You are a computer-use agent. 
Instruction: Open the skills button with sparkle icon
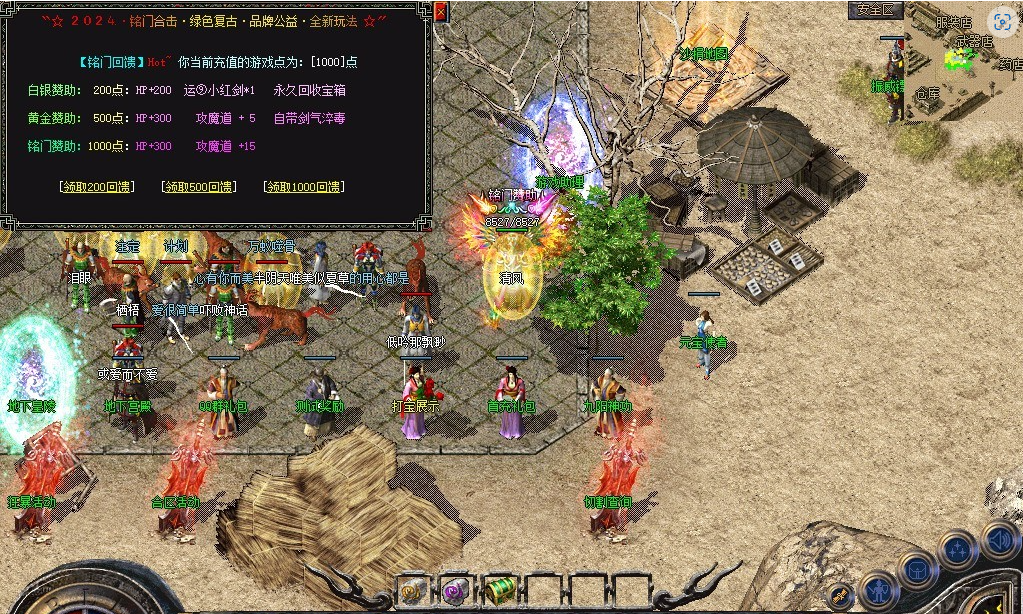(958, 551)
